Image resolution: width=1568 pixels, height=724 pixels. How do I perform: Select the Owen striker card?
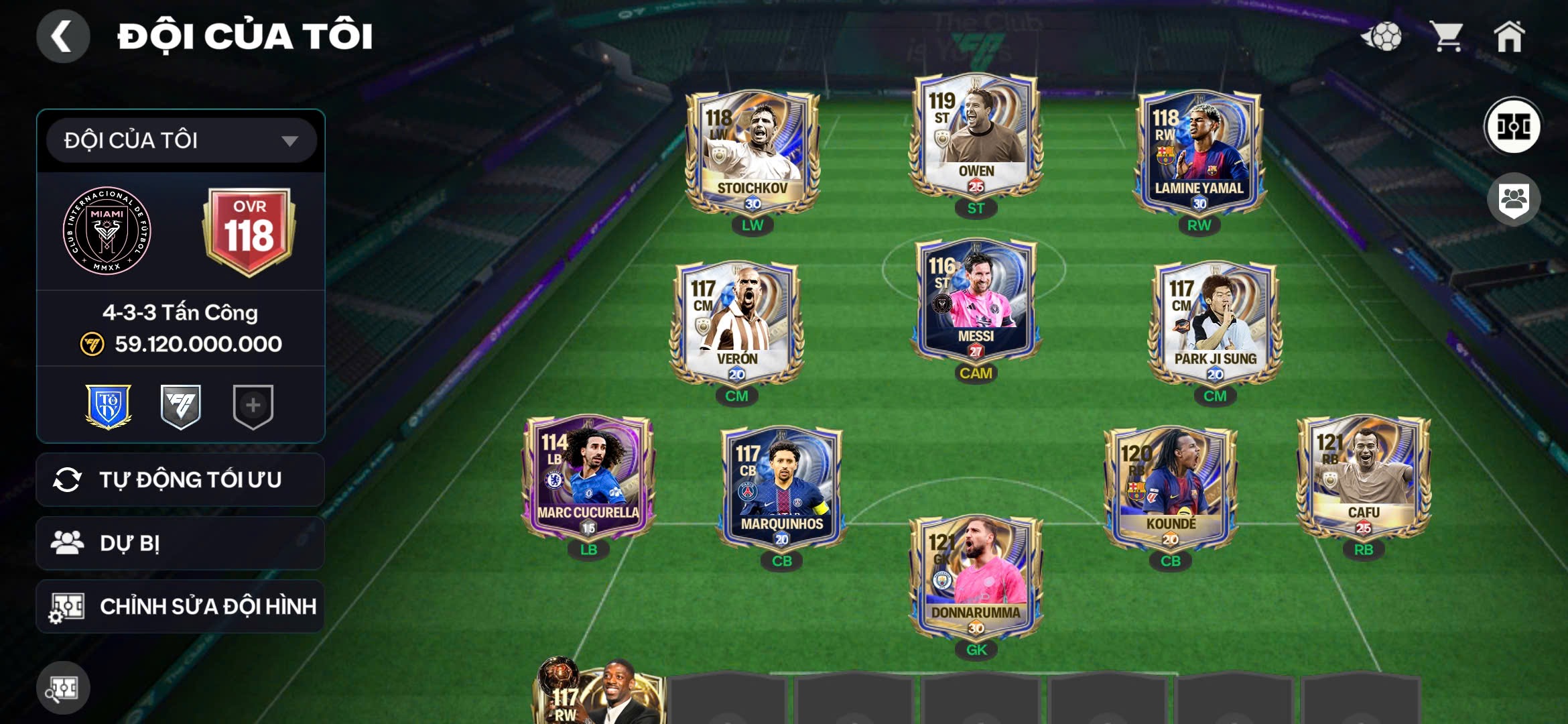[x=976, y=137]
